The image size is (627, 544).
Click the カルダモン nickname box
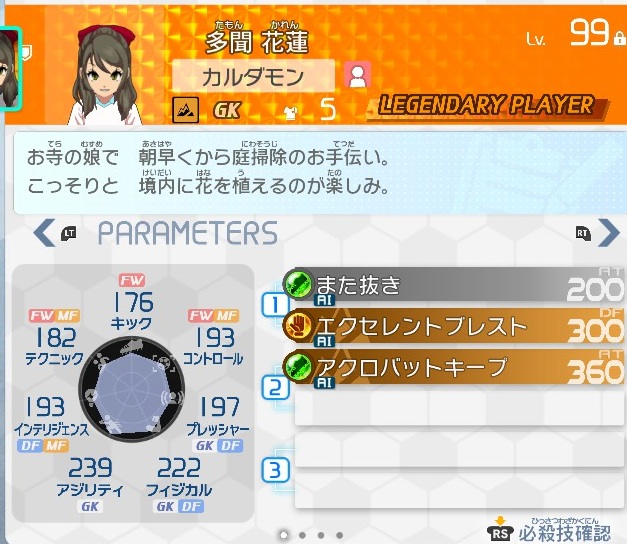pos(253,76)
